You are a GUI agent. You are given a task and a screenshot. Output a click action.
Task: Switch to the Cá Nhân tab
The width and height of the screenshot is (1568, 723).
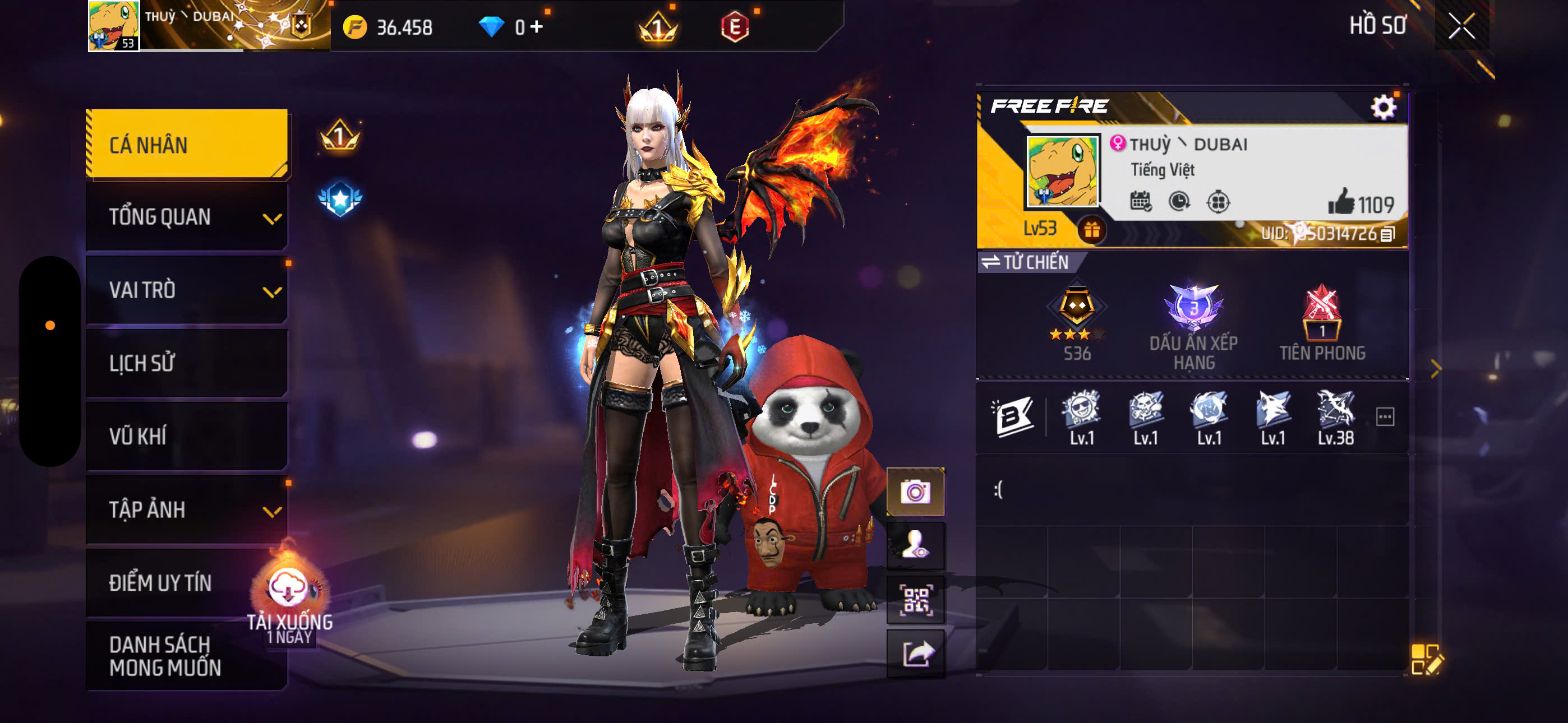pyautogui.click(x=187, y=143)
